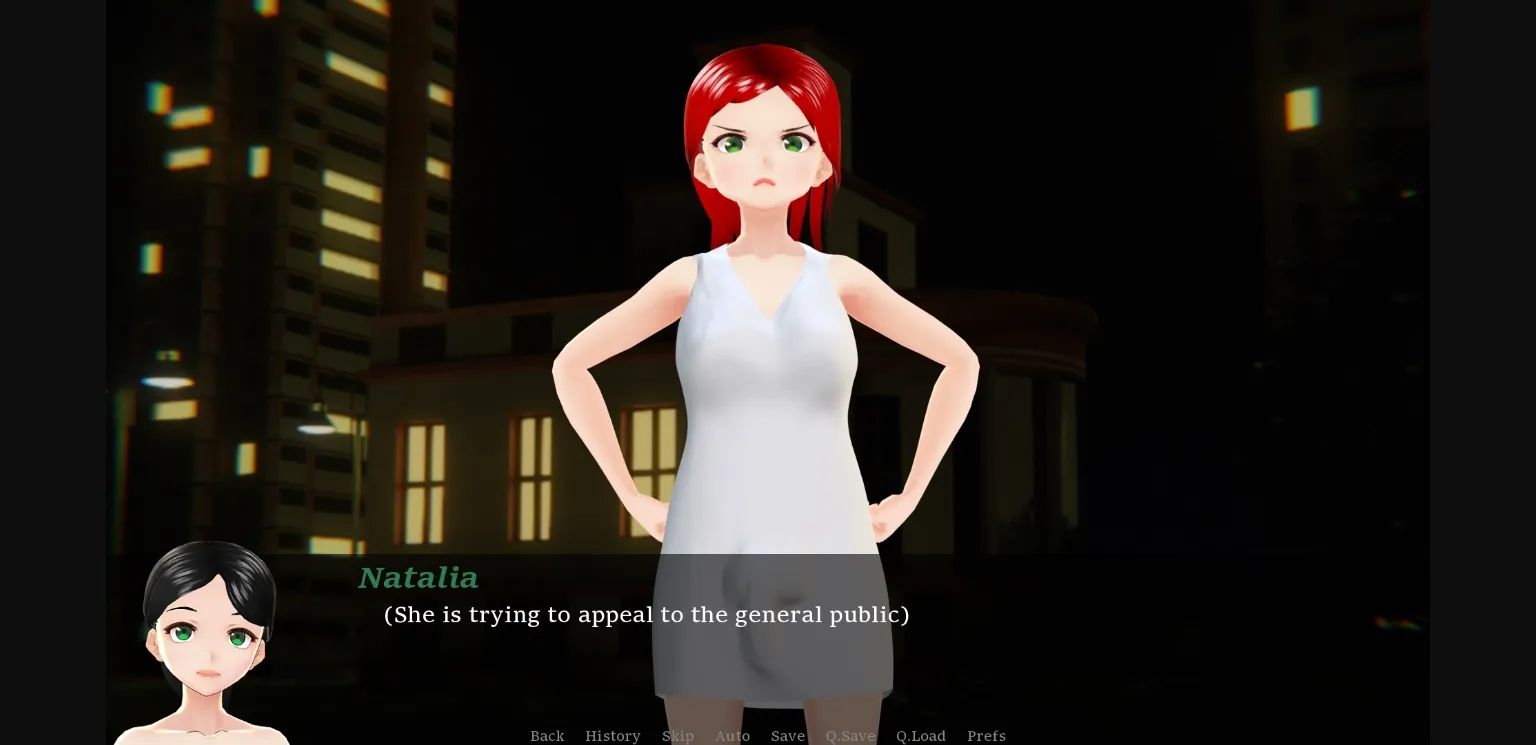The height and width of the screenshot is (745, 1536).
Task: Click the black letterbox bar on the left
Action: point(50,372)
